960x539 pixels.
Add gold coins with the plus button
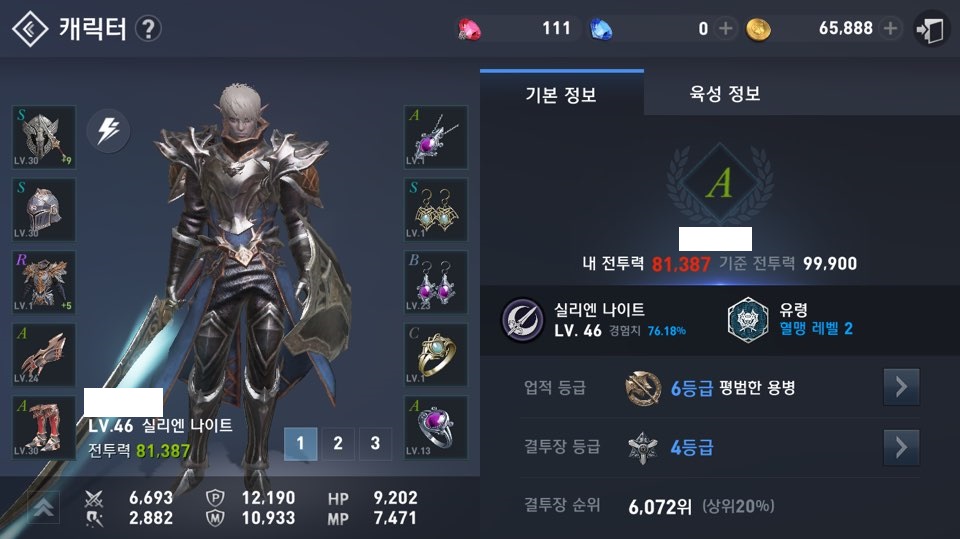(x=890, y=29)
